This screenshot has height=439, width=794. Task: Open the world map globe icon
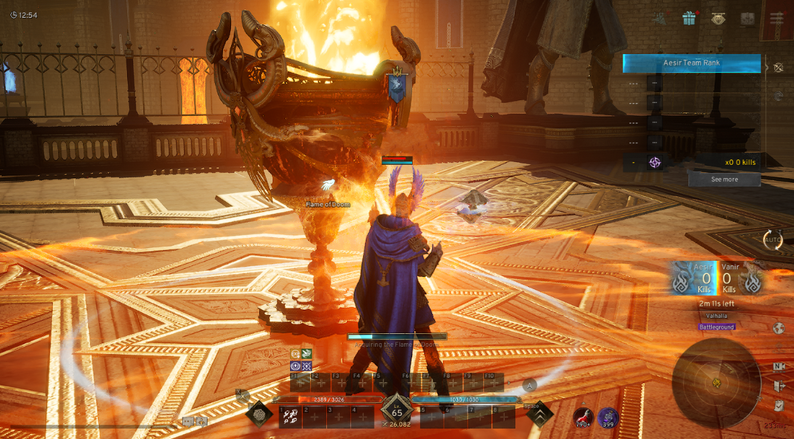click(778, 328)
